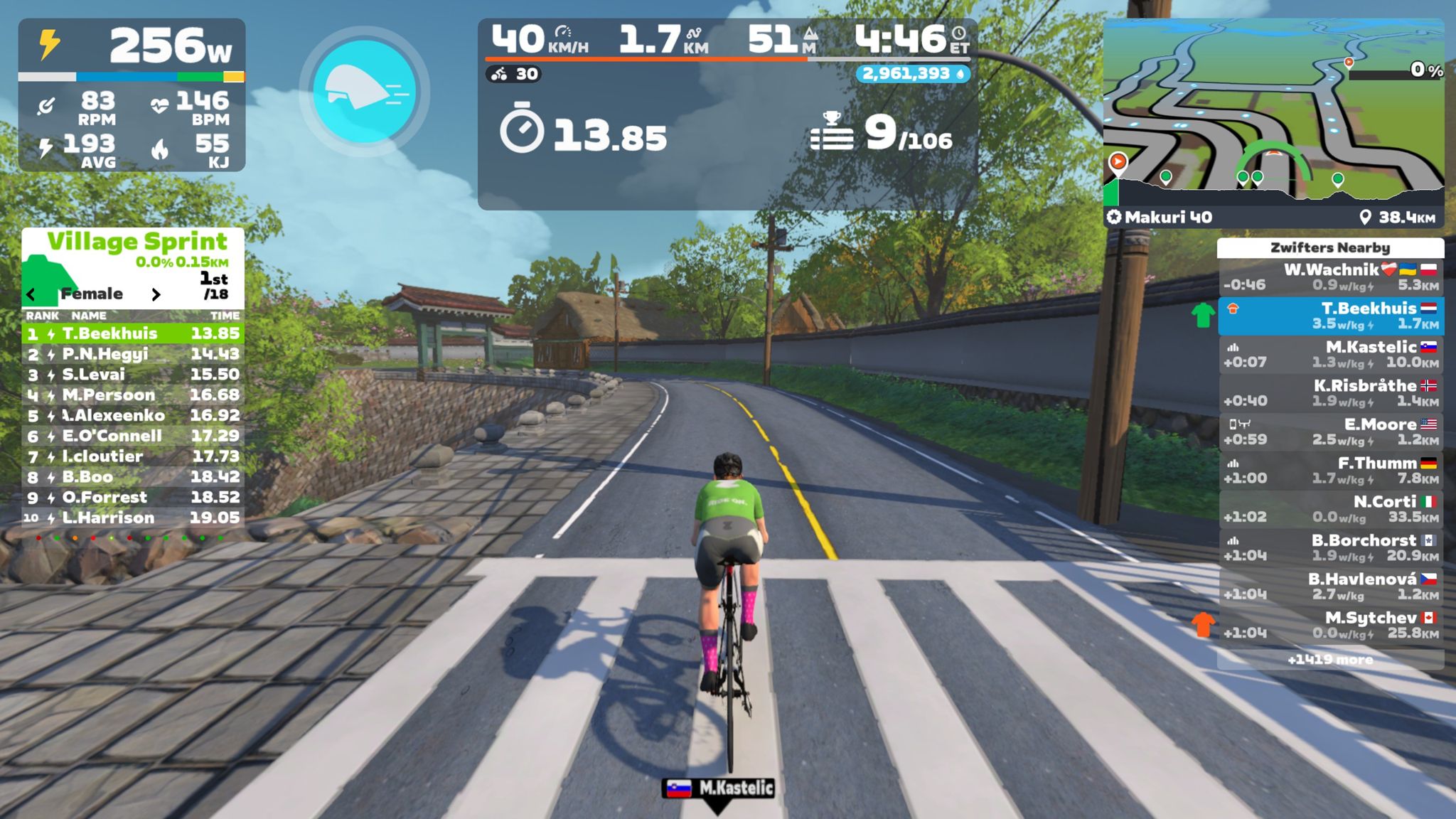Choose M.Kastelic in Zwifters Nearby
Image resolution: width=1456 pixels, height=819 pixels.
[x=1330, y=355]
